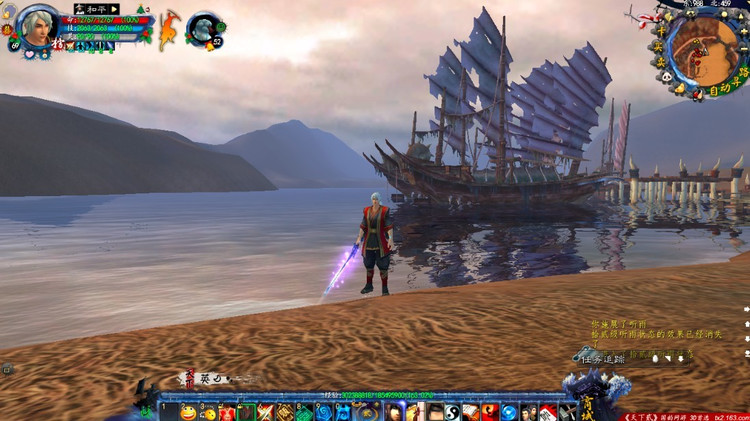Select the blue orb skill in the hotbar
750x421 pixels.
[509, 412]
